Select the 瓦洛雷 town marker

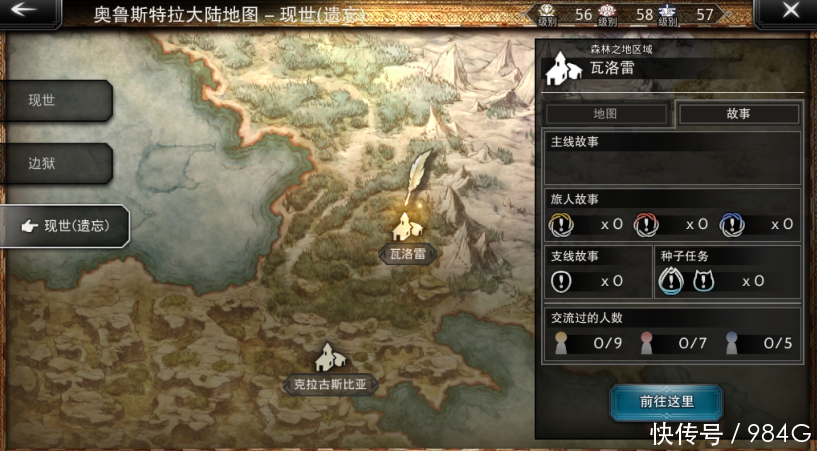tap(407, 228)
